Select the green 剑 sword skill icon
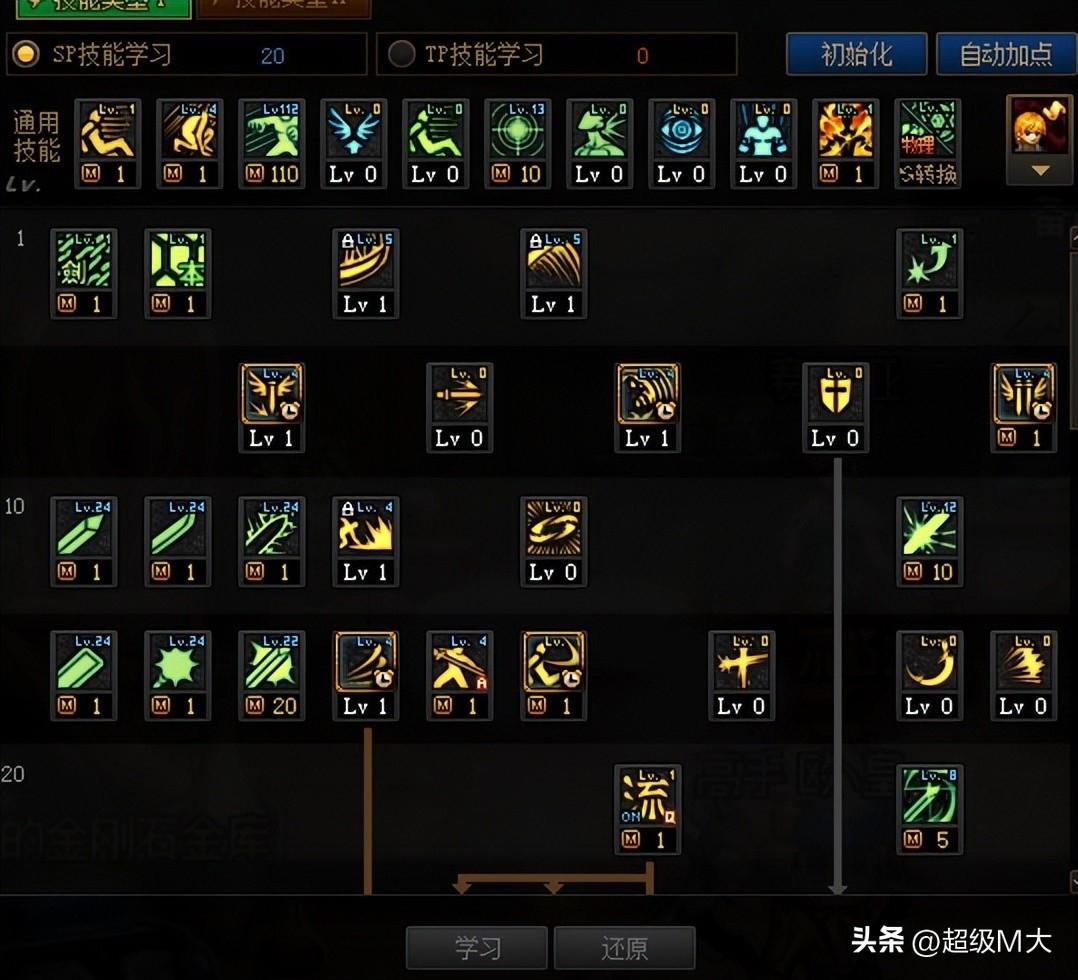1078x980 pixels. tap(84, 261)
